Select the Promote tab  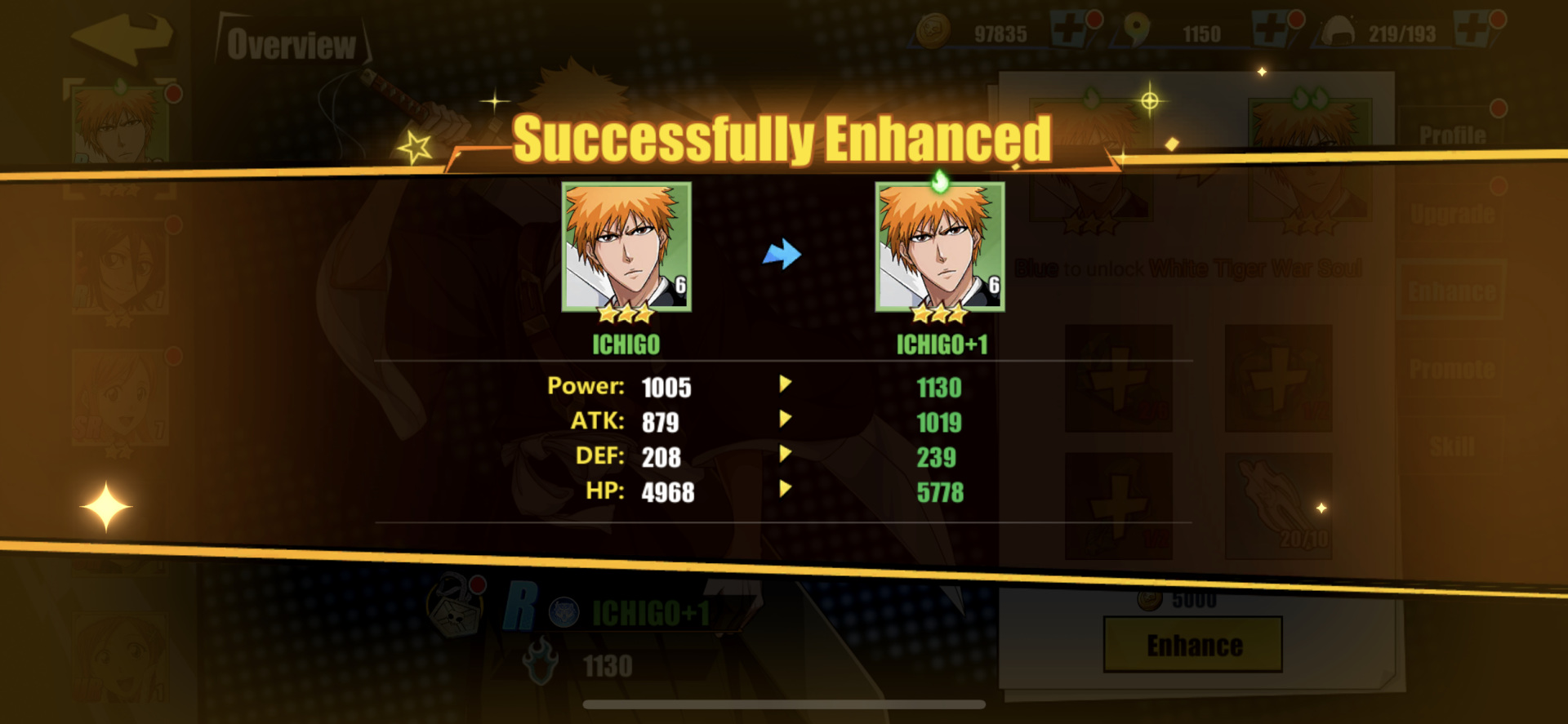[1454, 367]
